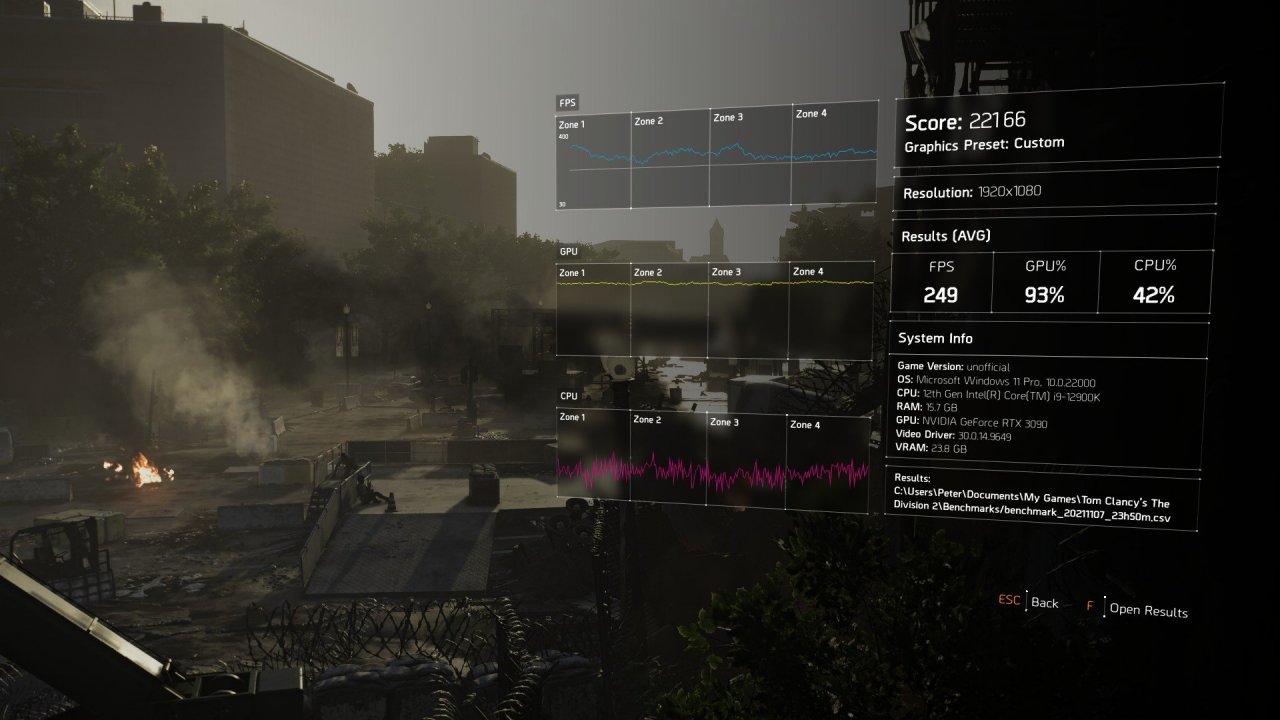Click the GPU% value showing 93%
The image size is (1280, 720).
point(1047,295)
